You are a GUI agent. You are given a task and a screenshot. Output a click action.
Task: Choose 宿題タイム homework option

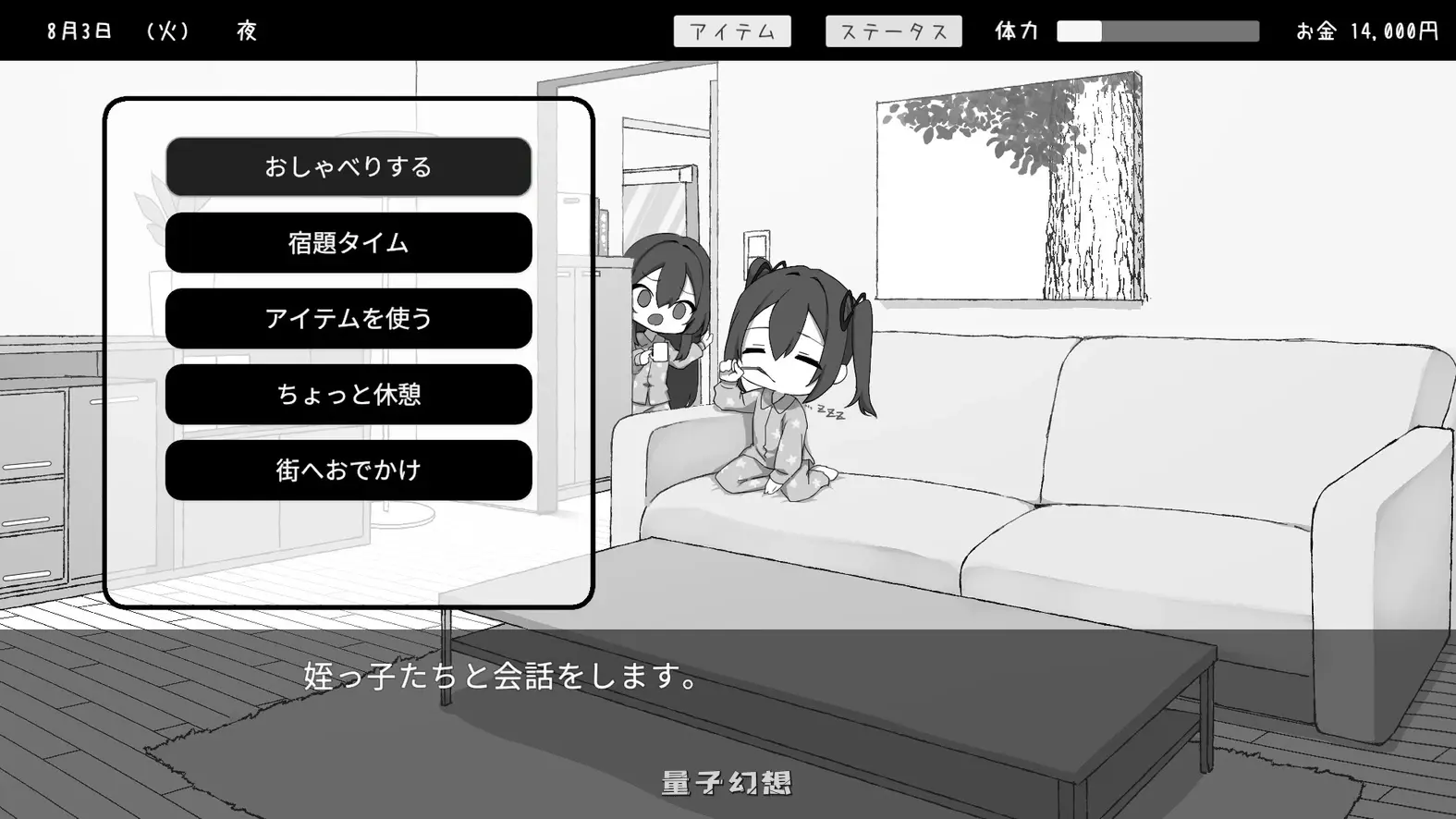348,242
